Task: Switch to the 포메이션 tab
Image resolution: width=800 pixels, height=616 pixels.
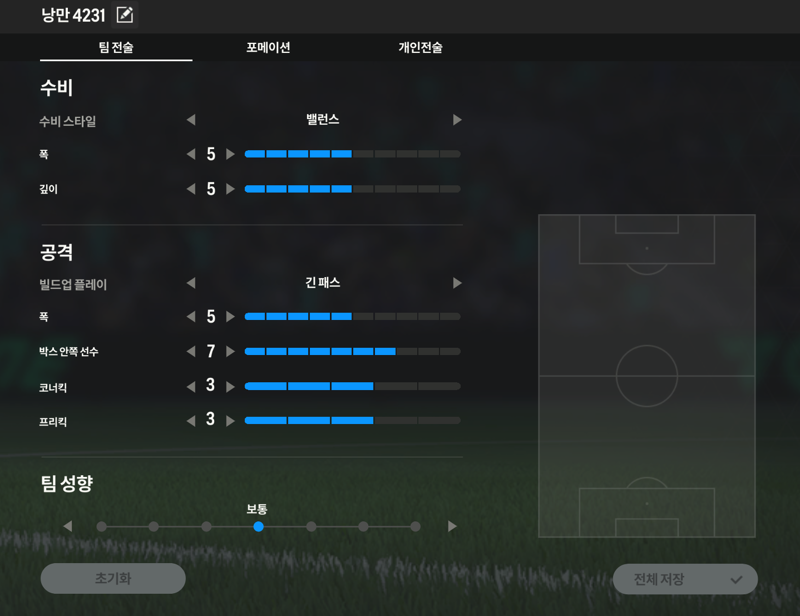Action: click(268, 47)
